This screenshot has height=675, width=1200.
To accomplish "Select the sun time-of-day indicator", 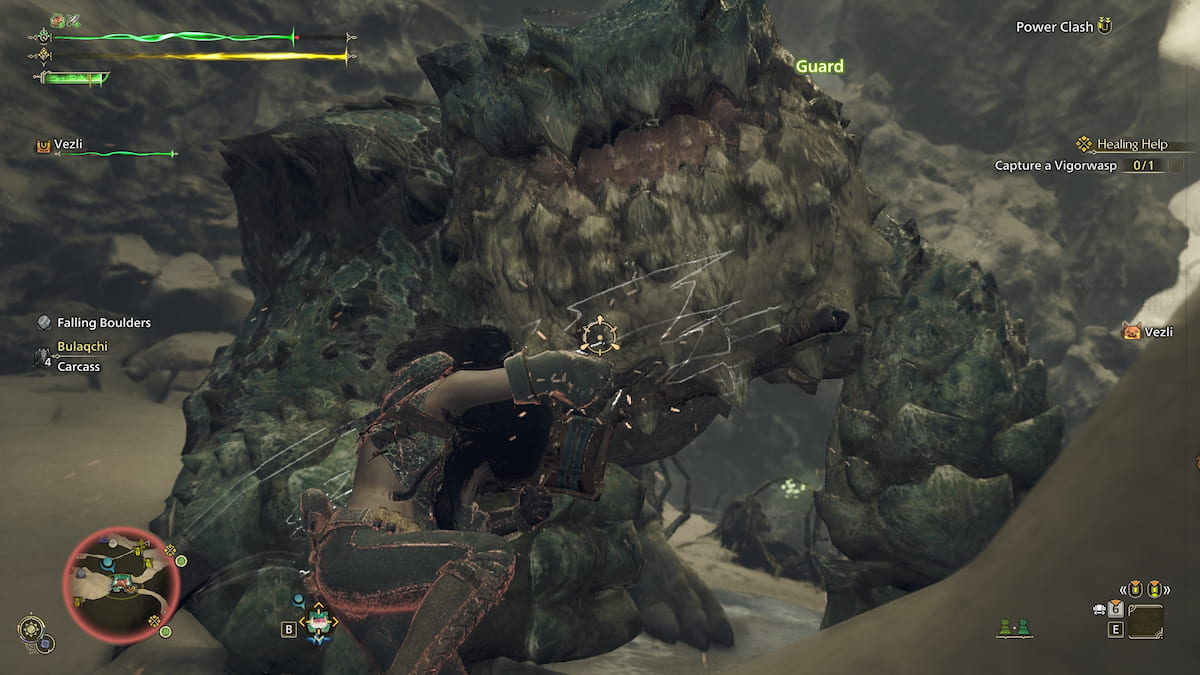I will pos(31,629).
